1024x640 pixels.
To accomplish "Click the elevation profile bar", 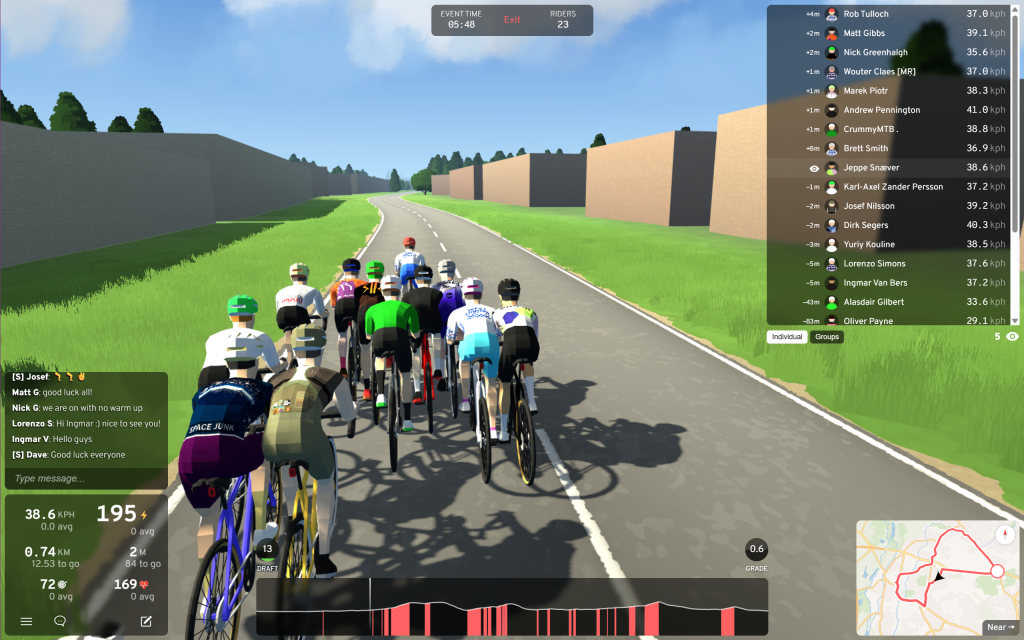I will pos(512,607).
